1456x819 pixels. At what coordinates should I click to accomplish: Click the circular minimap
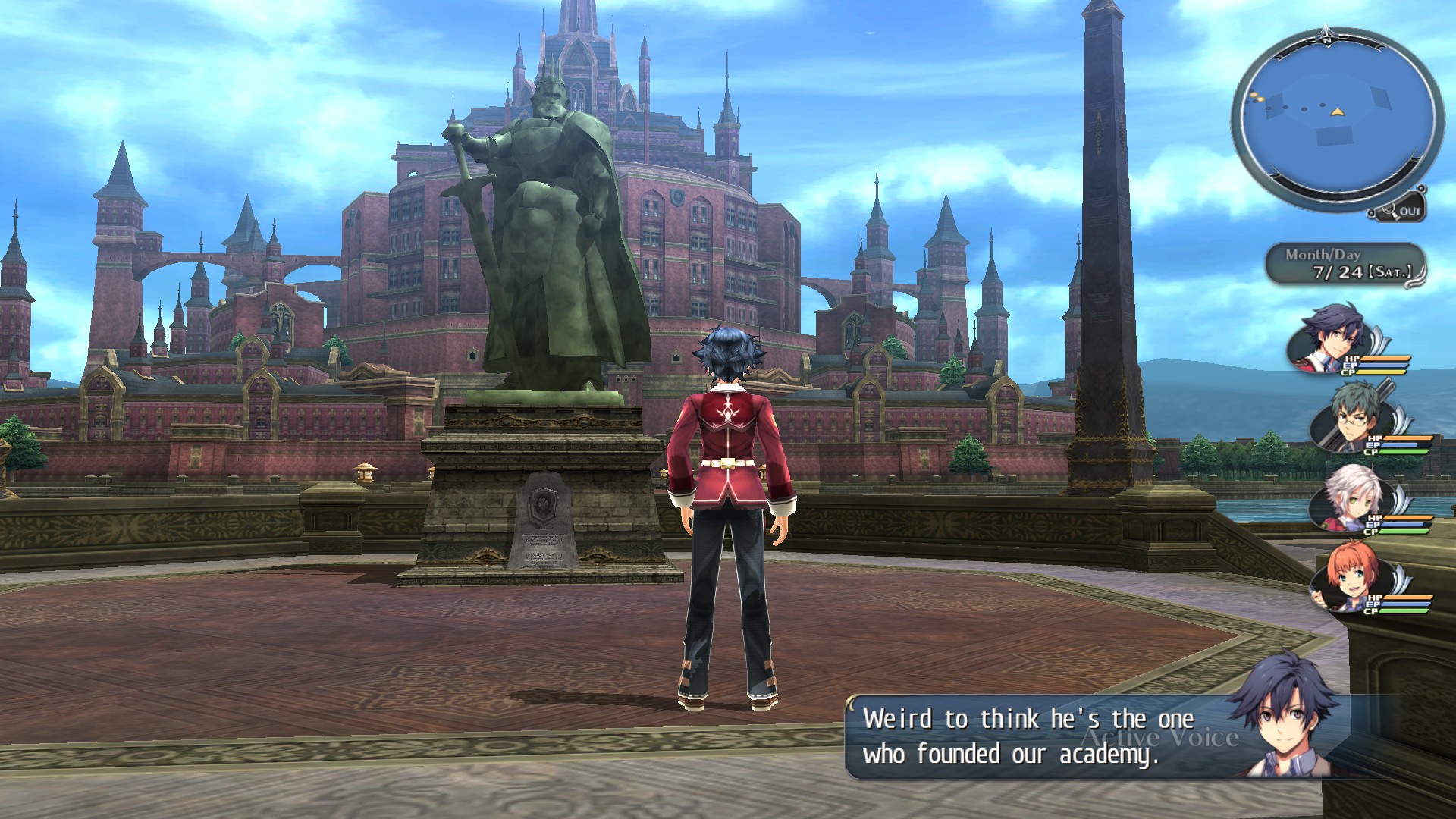tap(1337, 119)
